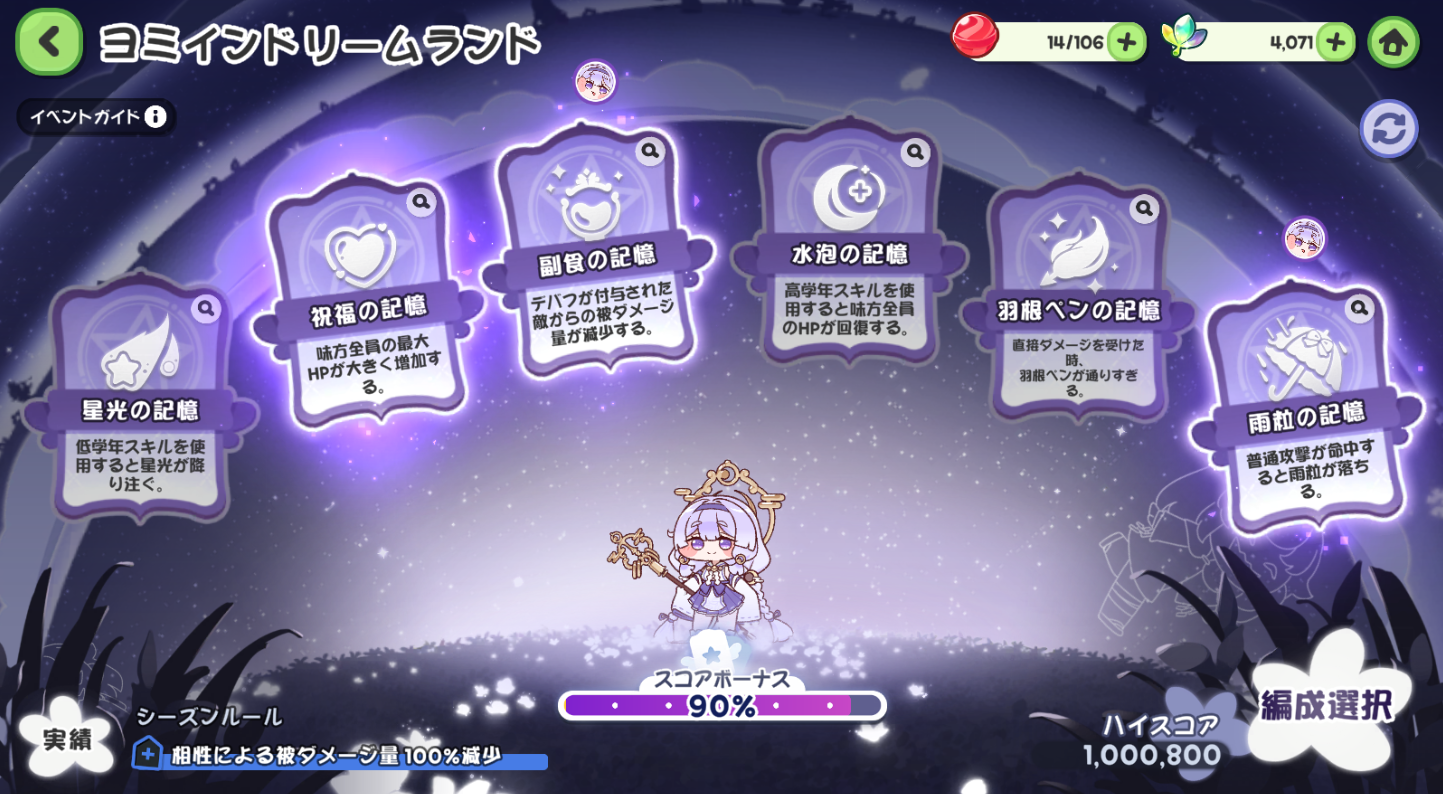Open the イベントガイド info guide
The width and height of the screenshot is (1443, 794).
(x=97, y=117)
